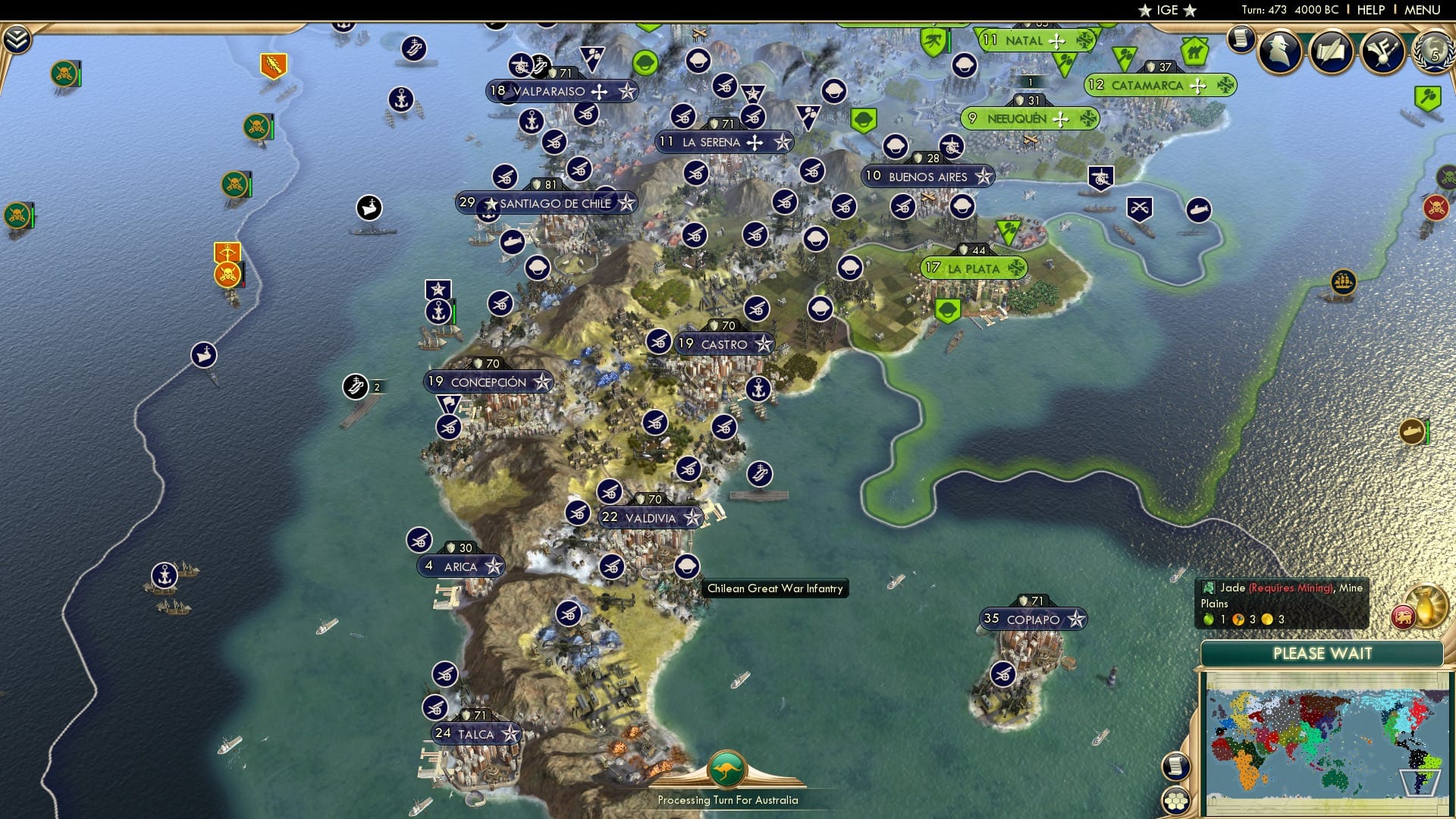Image resolution: width=1456 pixels, height=819 pixels.
Task: Click the map options scroll icon beside the minimap
Action: pyautogui.click(x=1175, y=767)
